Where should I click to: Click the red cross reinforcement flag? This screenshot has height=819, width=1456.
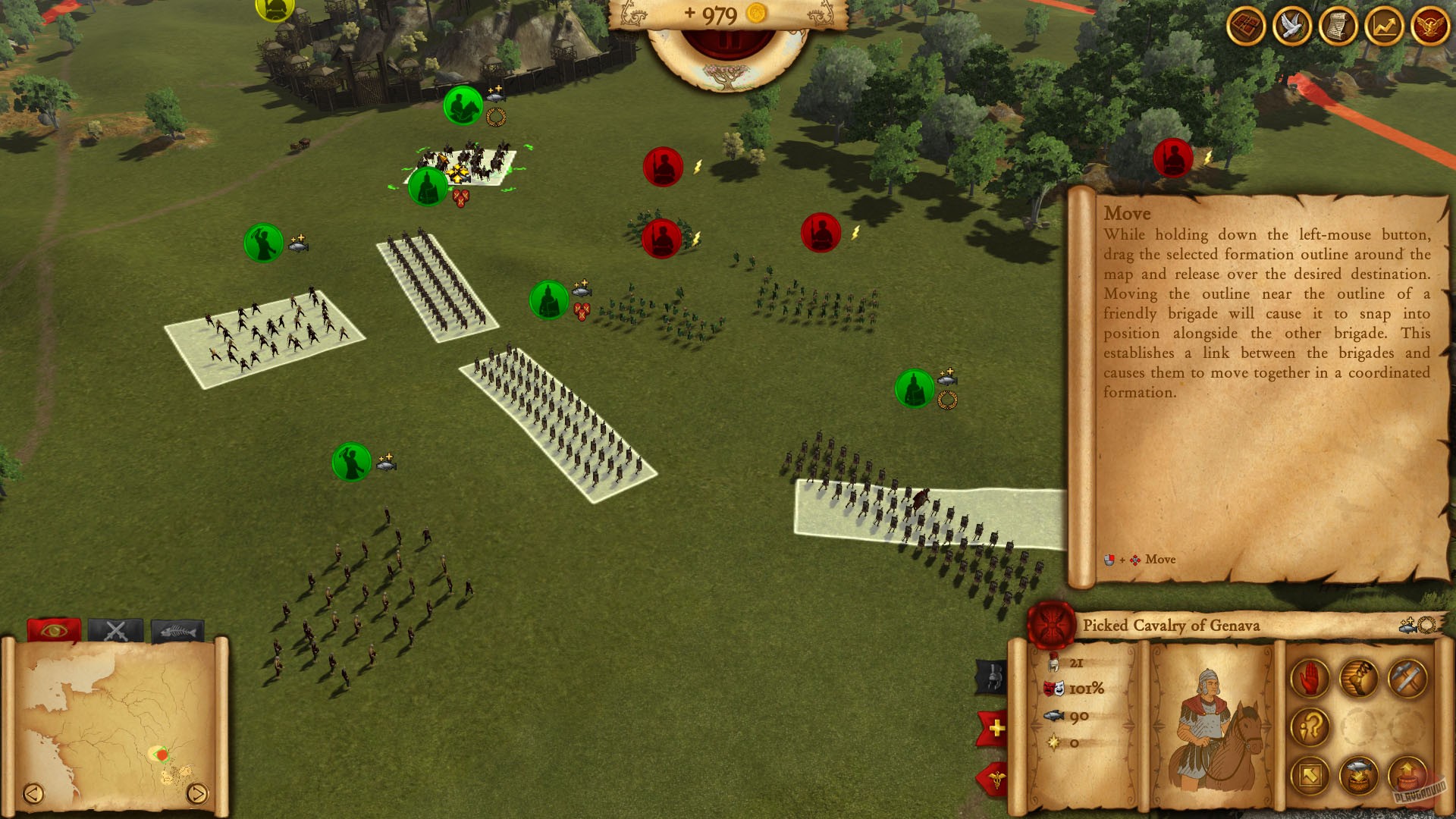pos(992,726)
